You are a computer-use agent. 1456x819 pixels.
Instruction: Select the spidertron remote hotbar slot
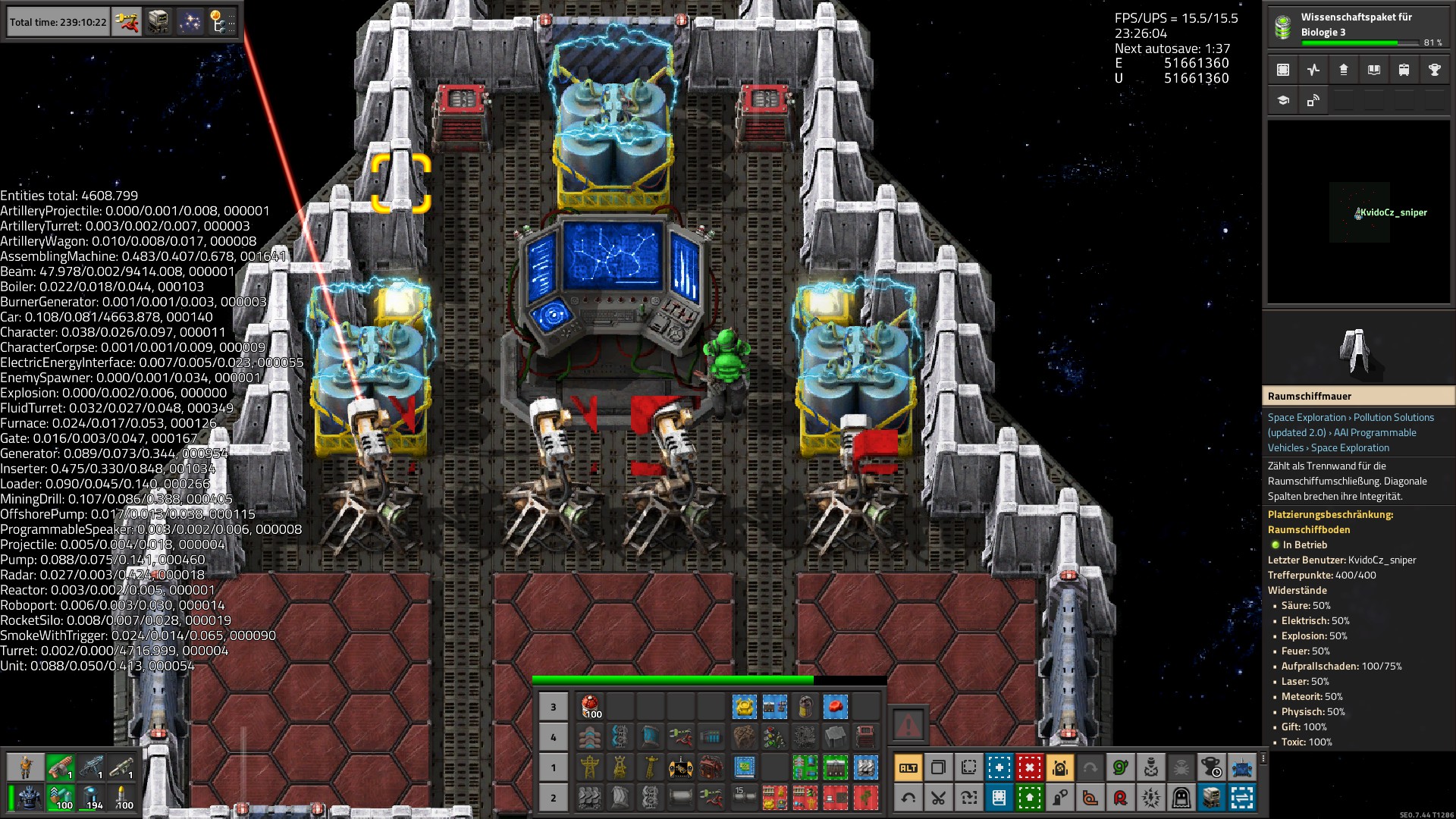click(680, 767)
